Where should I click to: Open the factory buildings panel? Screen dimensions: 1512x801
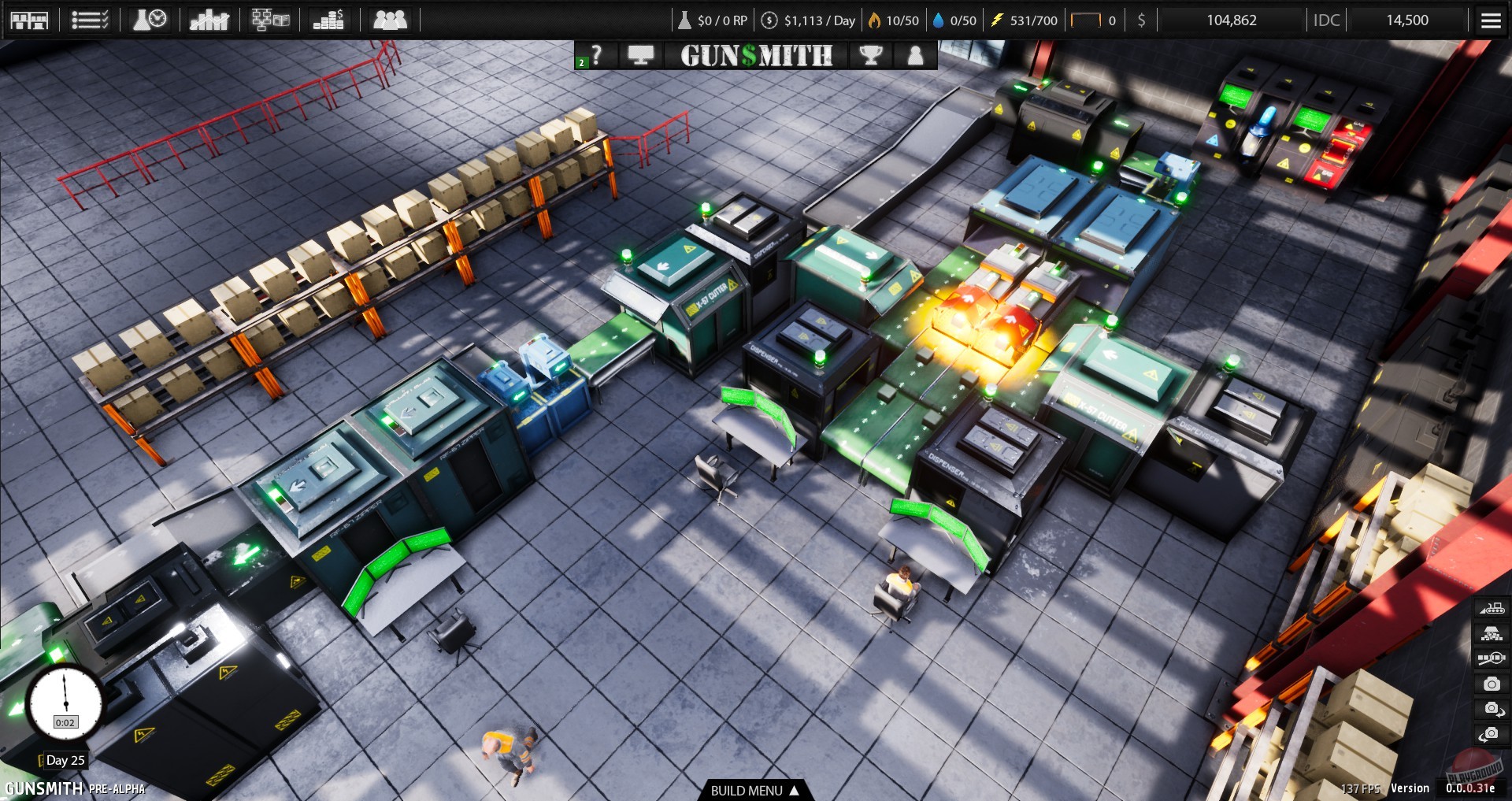pos(30,20)
